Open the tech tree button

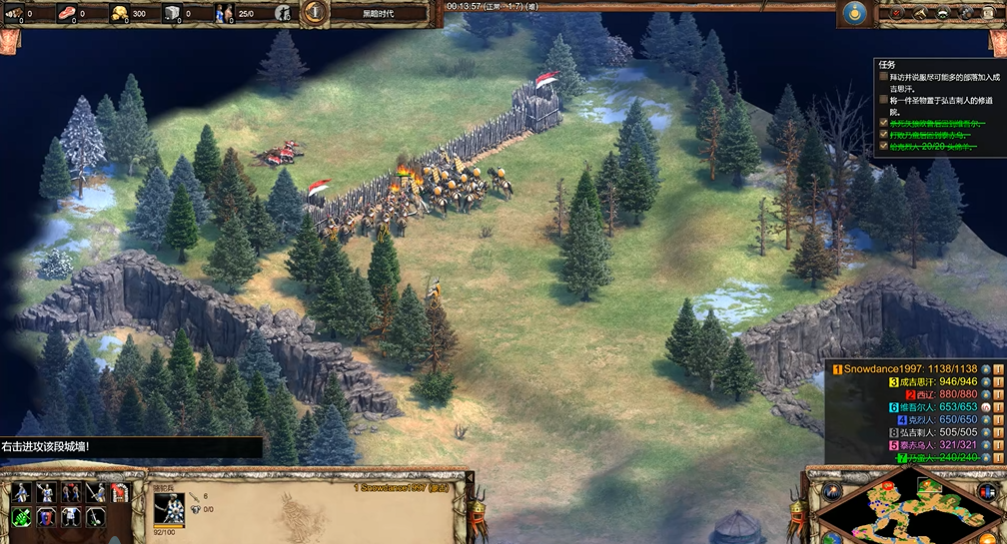coord(943,13)
